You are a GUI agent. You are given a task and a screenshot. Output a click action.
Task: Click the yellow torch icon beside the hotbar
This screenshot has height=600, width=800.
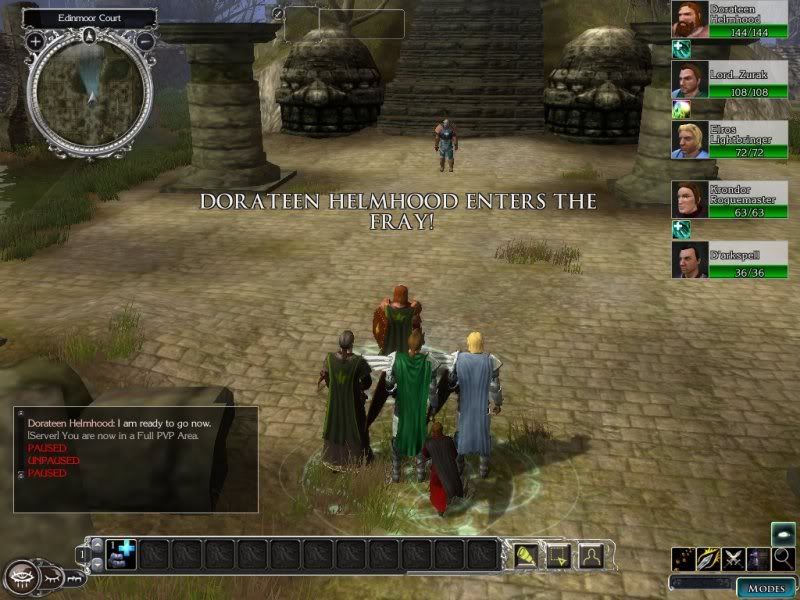click(526, 553)
